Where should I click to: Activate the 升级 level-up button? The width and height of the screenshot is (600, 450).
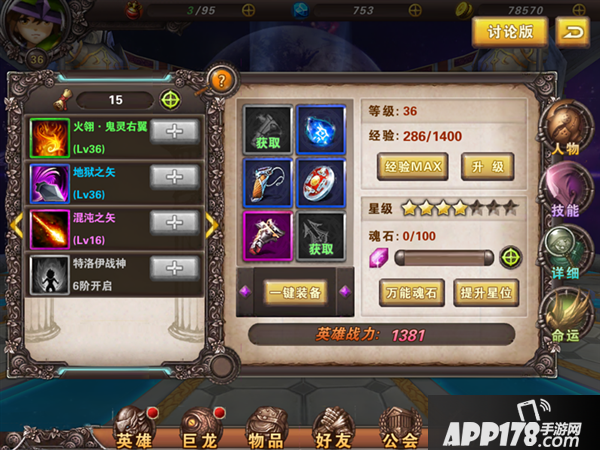pyautogui.click(x=486, y=165)
